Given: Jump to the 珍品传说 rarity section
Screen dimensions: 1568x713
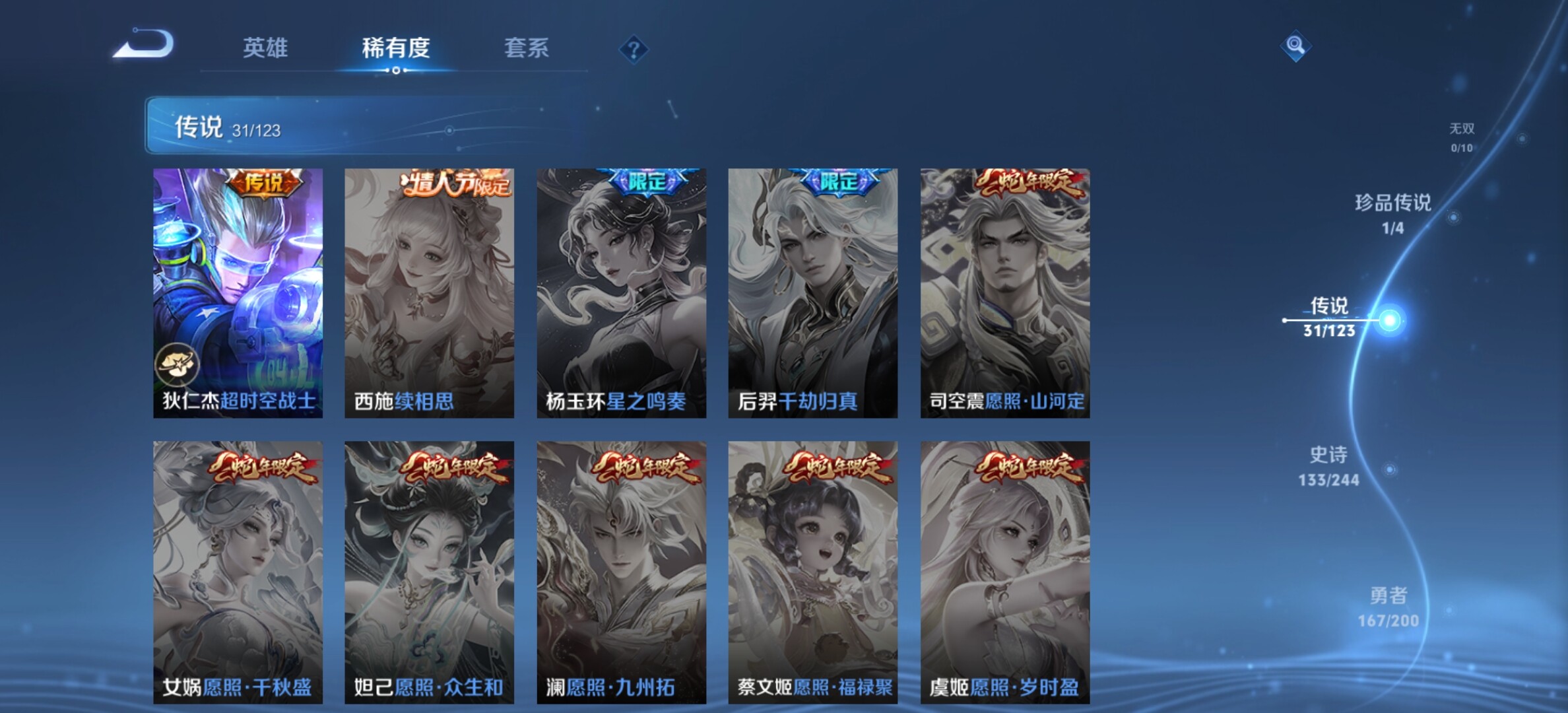Looking at the screenshot, I should pos(1393,213).
